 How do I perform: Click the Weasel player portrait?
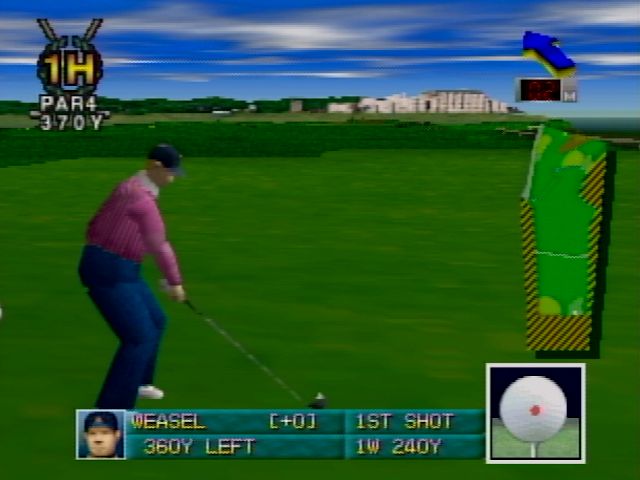point(101,434)
